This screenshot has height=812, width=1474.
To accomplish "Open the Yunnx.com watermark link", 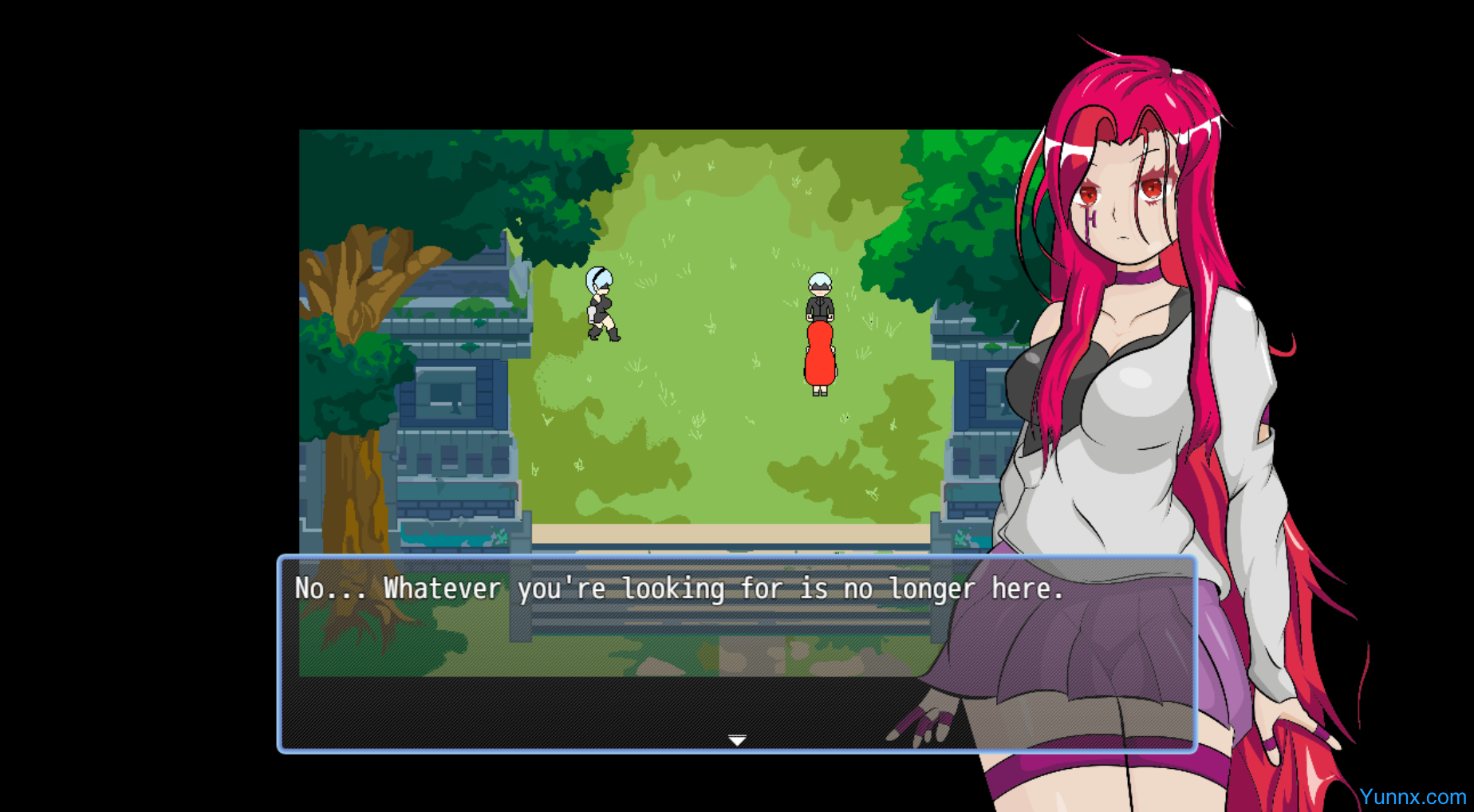I will coord(1412,797).
